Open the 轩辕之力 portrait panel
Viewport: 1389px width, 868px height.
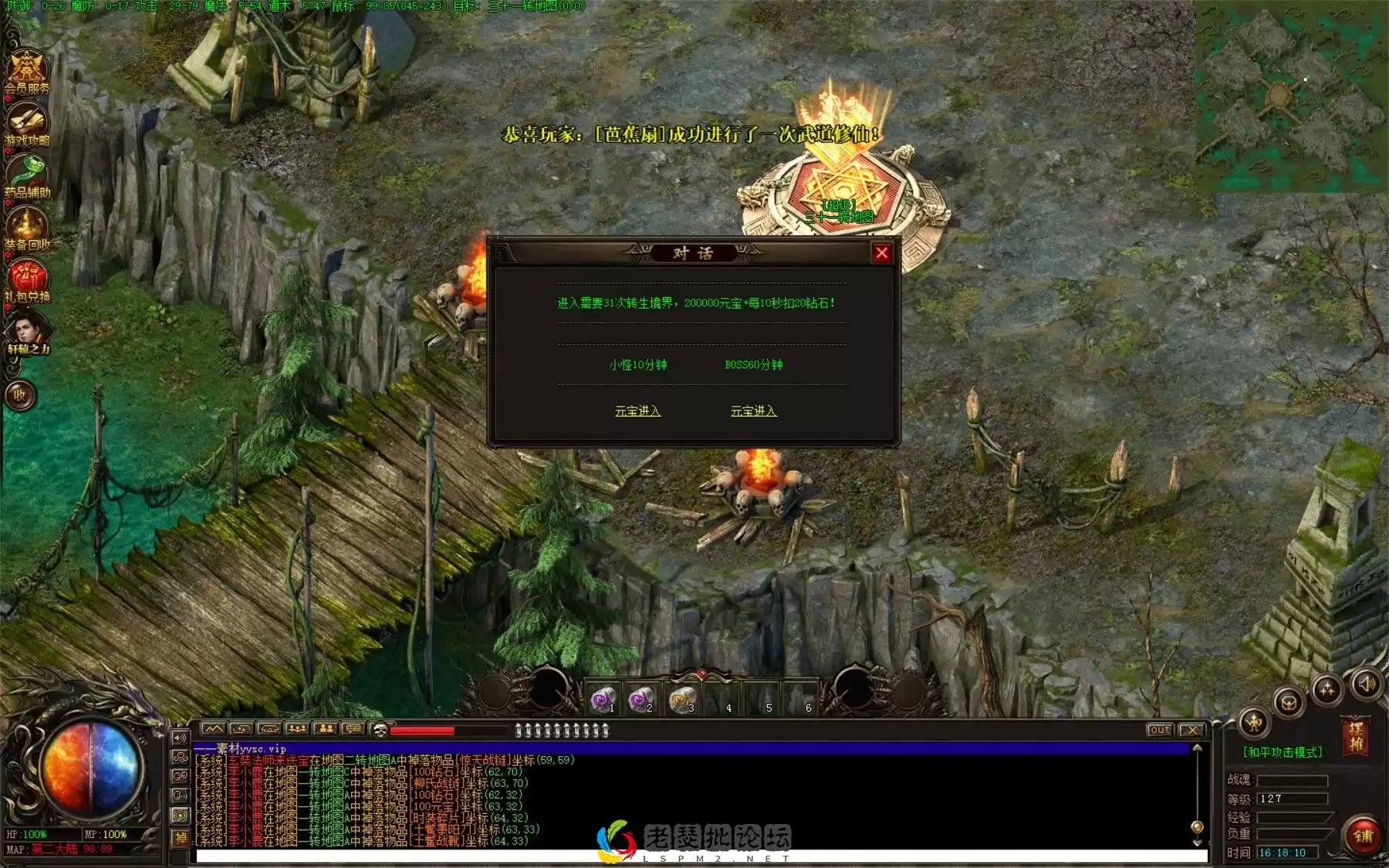click(x=27, y=332)
